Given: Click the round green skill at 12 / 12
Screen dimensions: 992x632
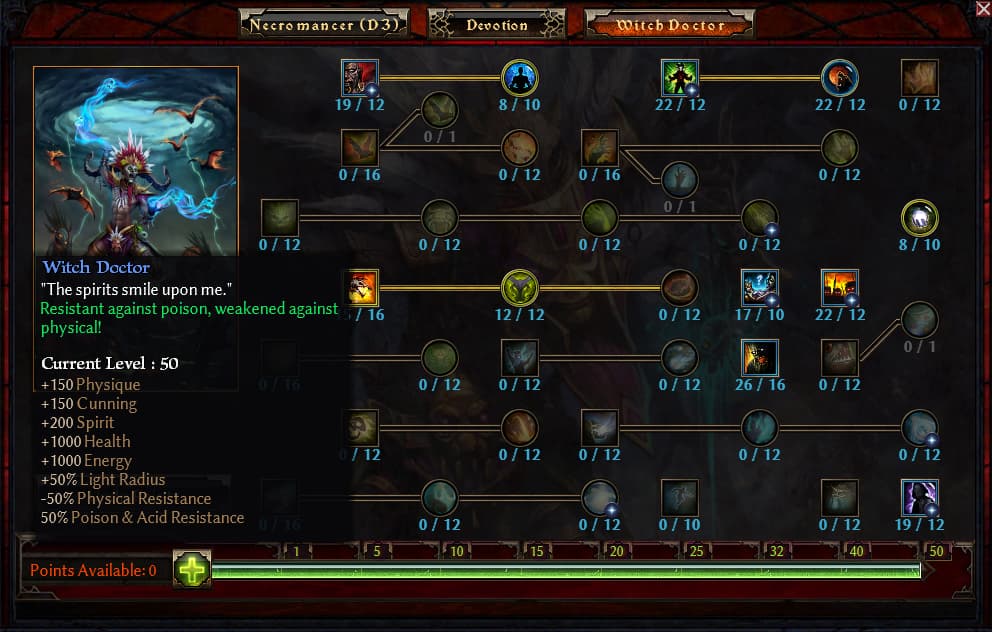Looking at the screenshot, I should 520,288.
